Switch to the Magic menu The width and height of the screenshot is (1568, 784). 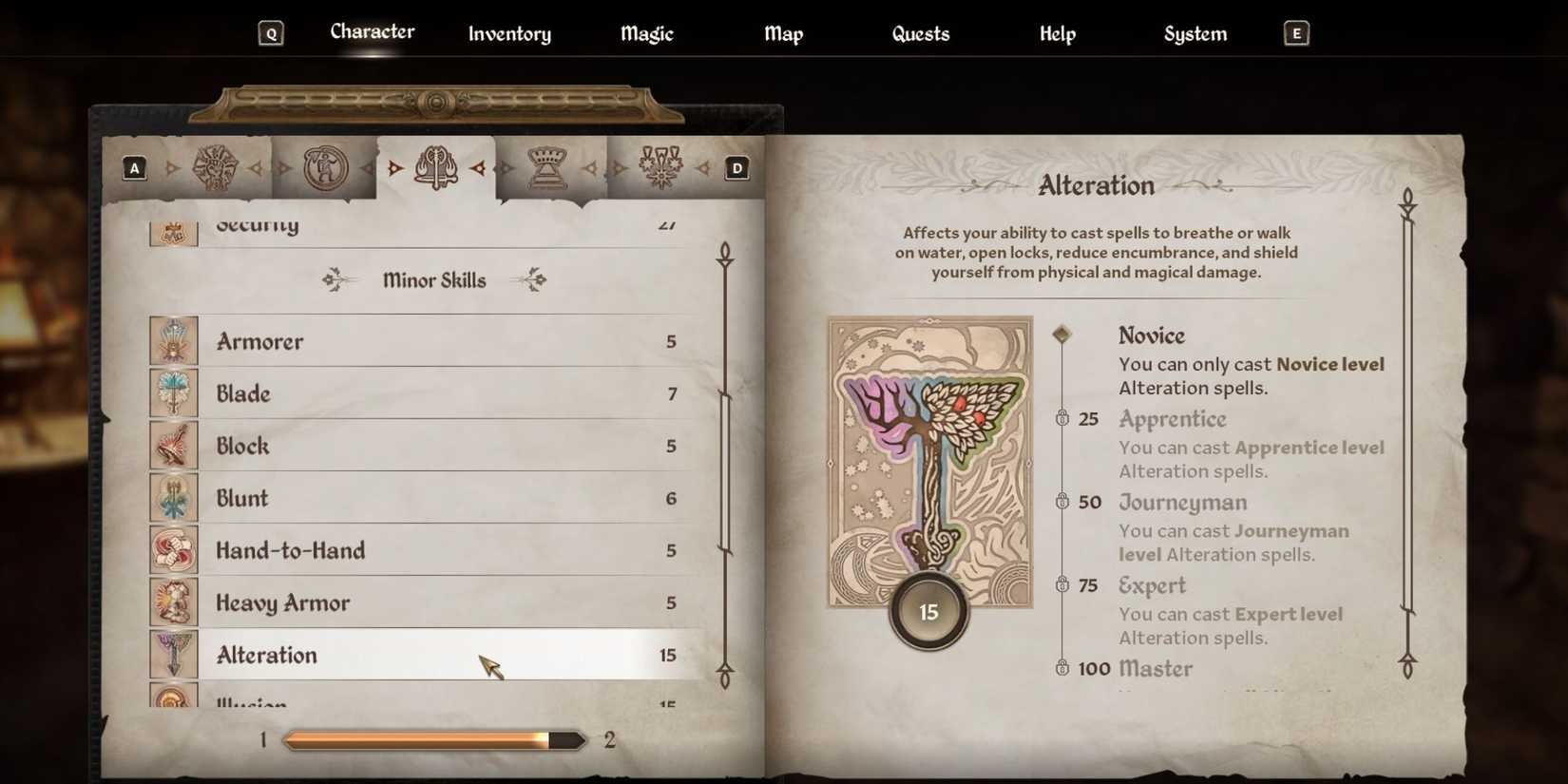[645, 33]
